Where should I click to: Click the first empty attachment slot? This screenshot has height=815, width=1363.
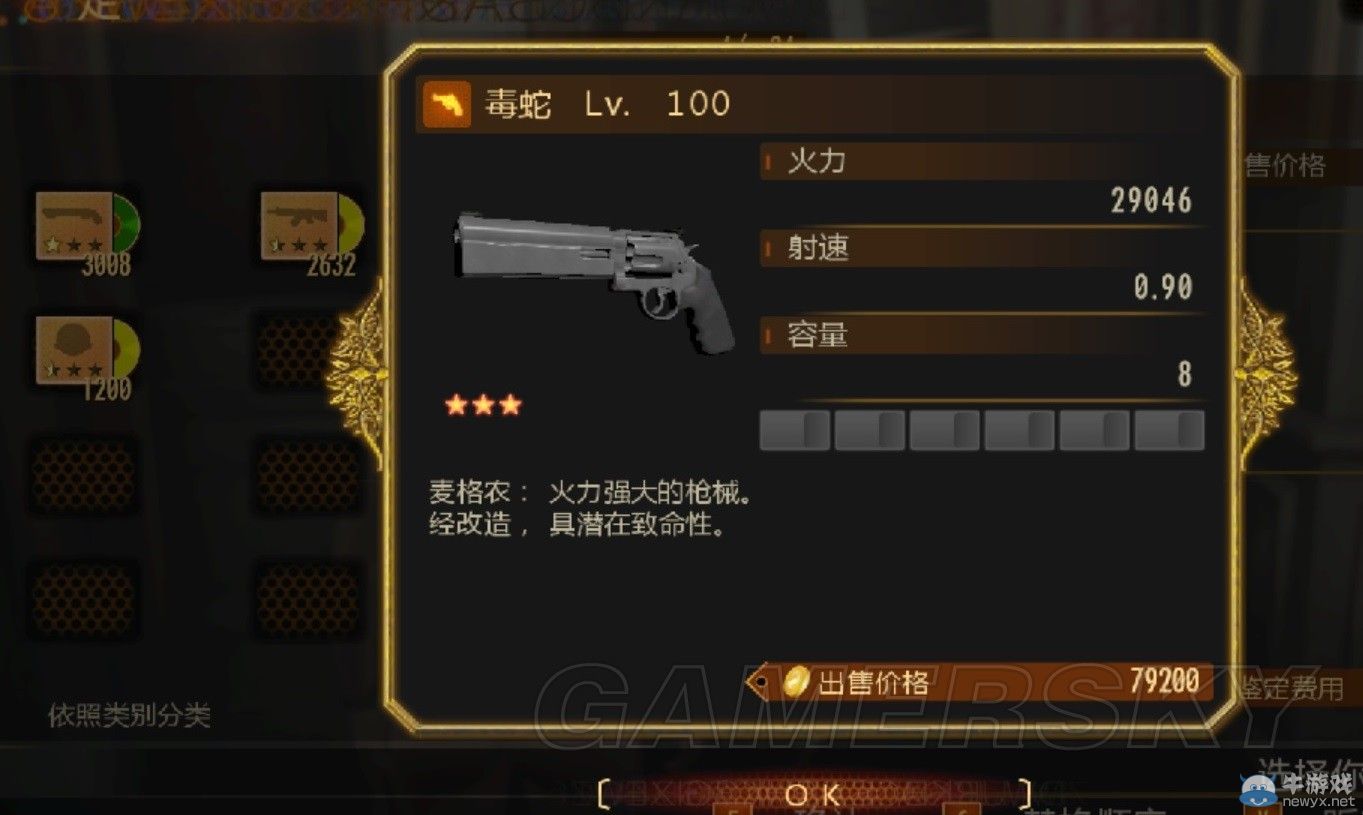pos(793,429)
